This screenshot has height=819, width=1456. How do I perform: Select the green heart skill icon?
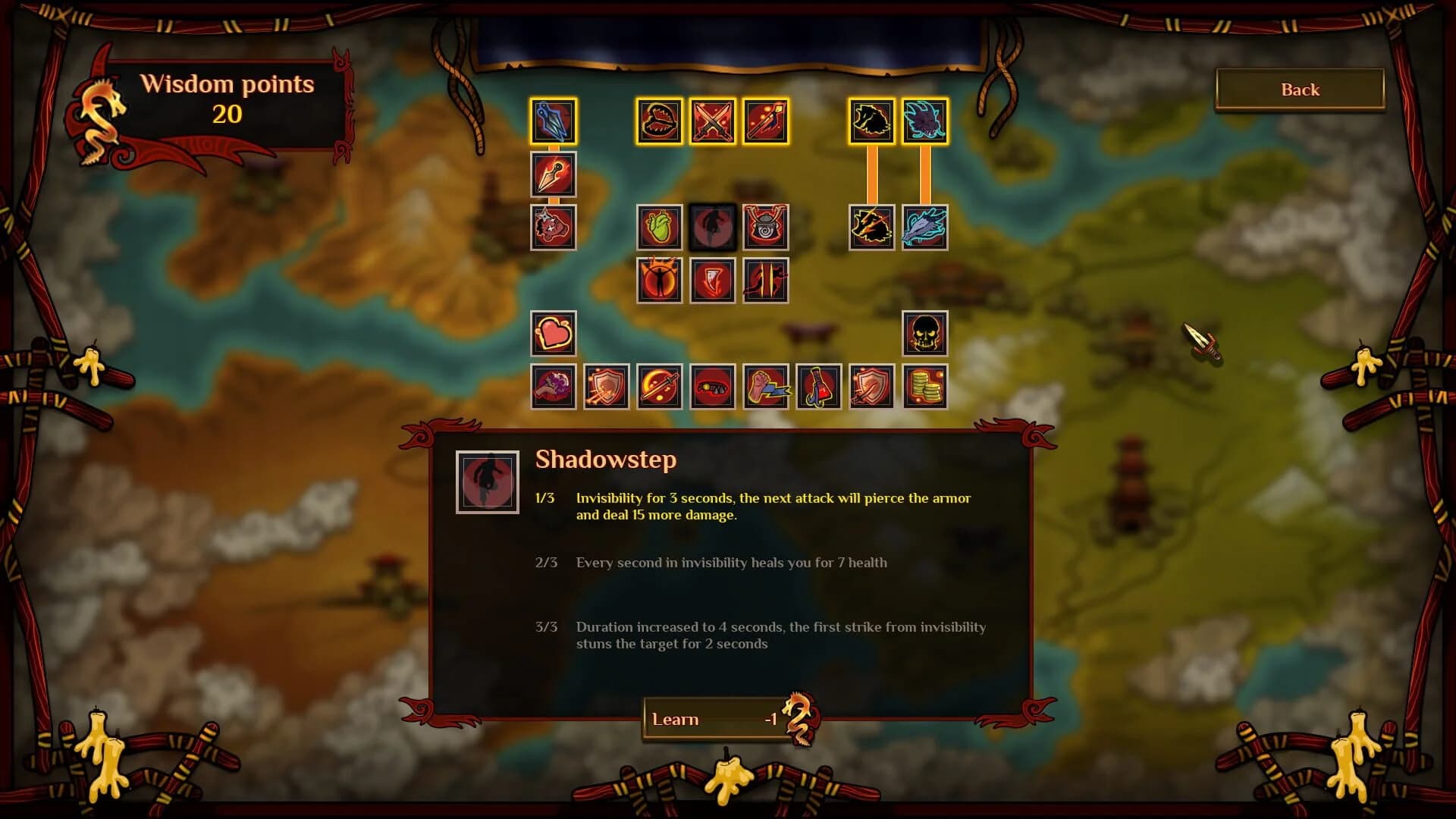click(659, 227)
